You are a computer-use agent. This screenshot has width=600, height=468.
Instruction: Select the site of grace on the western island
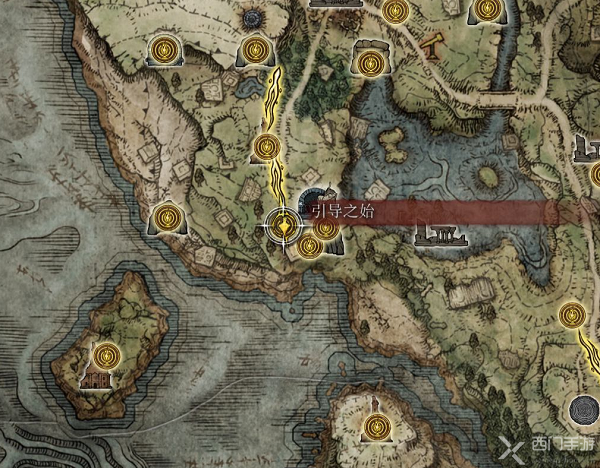tap(107, 353)
